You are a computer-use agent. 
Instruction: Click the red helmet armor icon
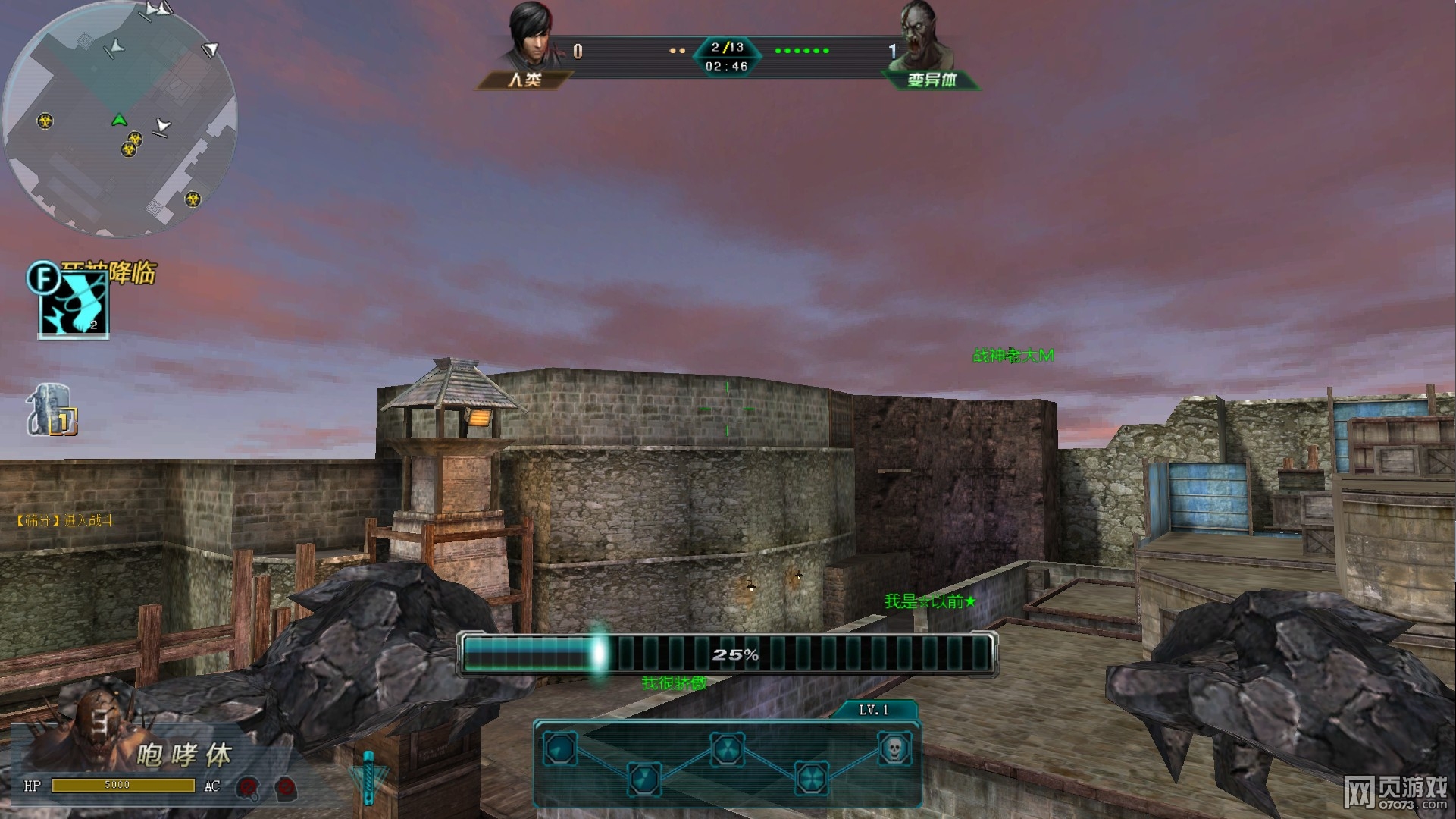click(x=247, y=788)
